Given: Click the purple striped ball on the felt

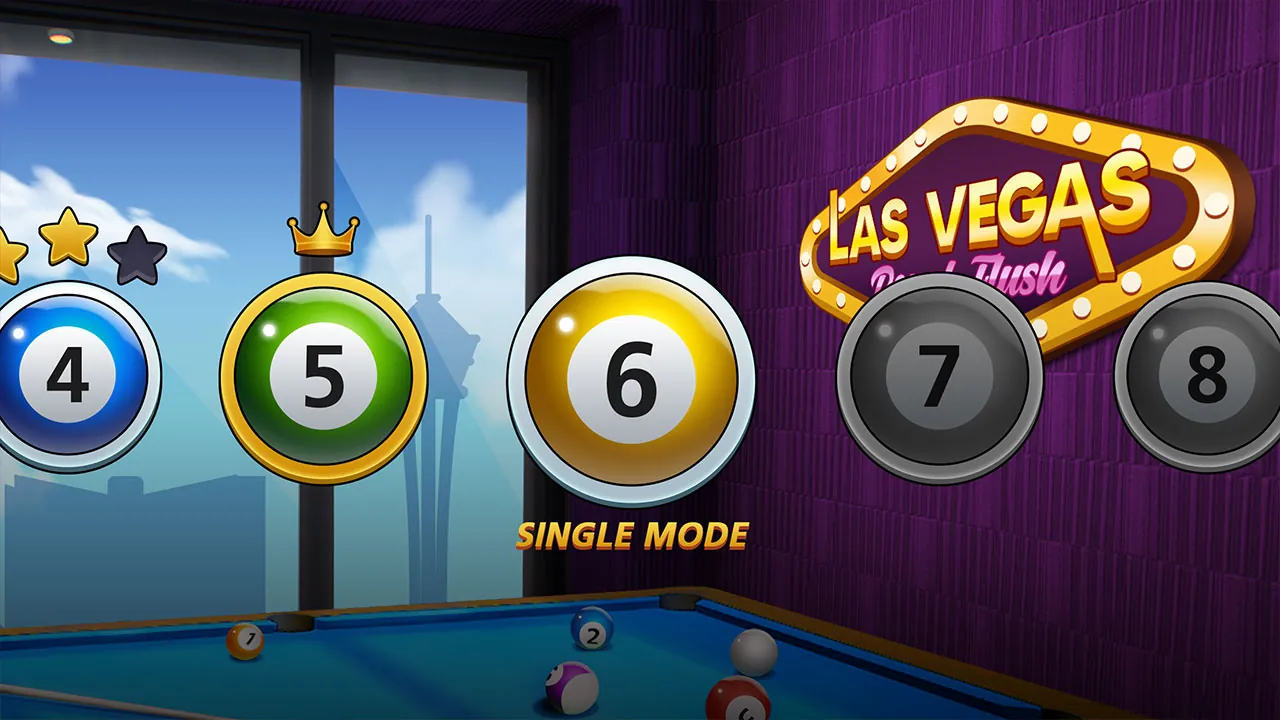Looking at the screenshot, I should pos(570,685).
